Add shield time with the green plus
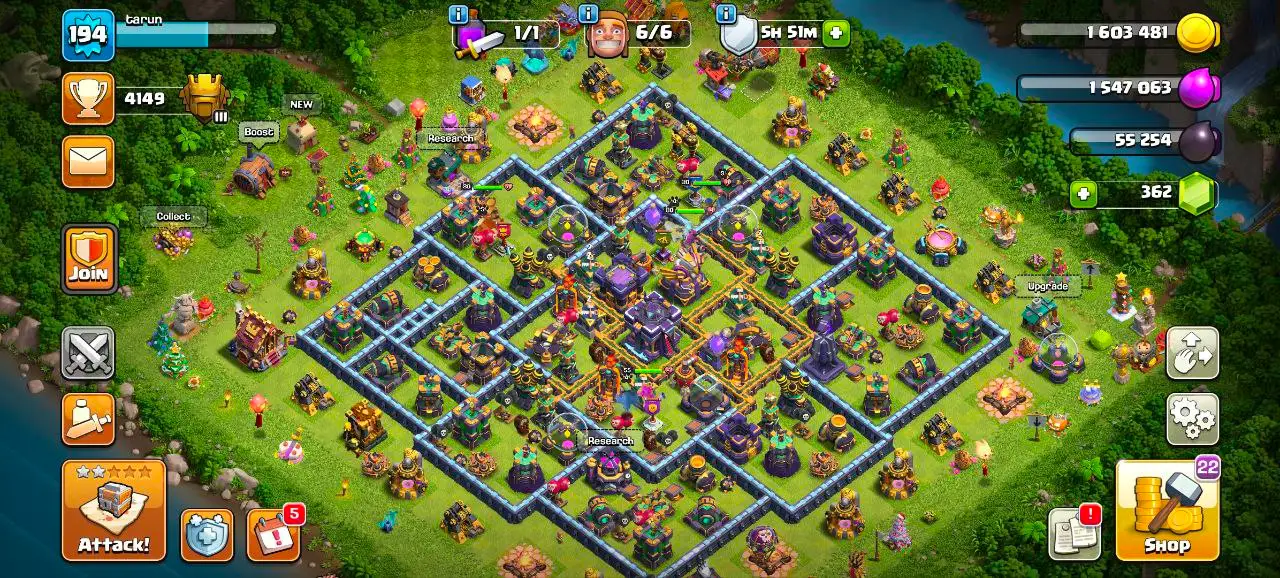Image resolution: width=1280 pixels, height=578 pixels. tap(836, 33)
